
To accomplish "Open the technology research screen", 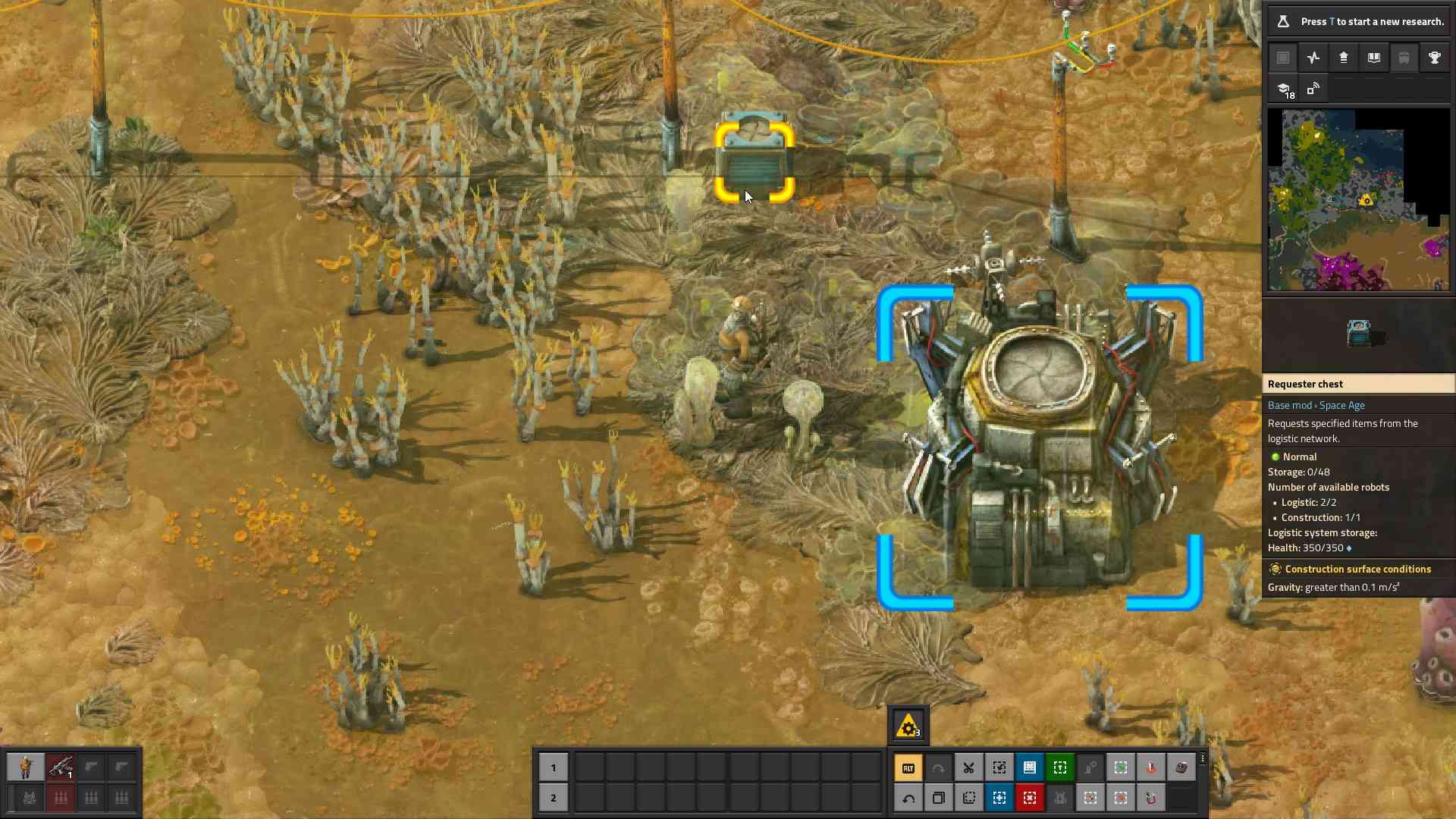I will 1288,89.
